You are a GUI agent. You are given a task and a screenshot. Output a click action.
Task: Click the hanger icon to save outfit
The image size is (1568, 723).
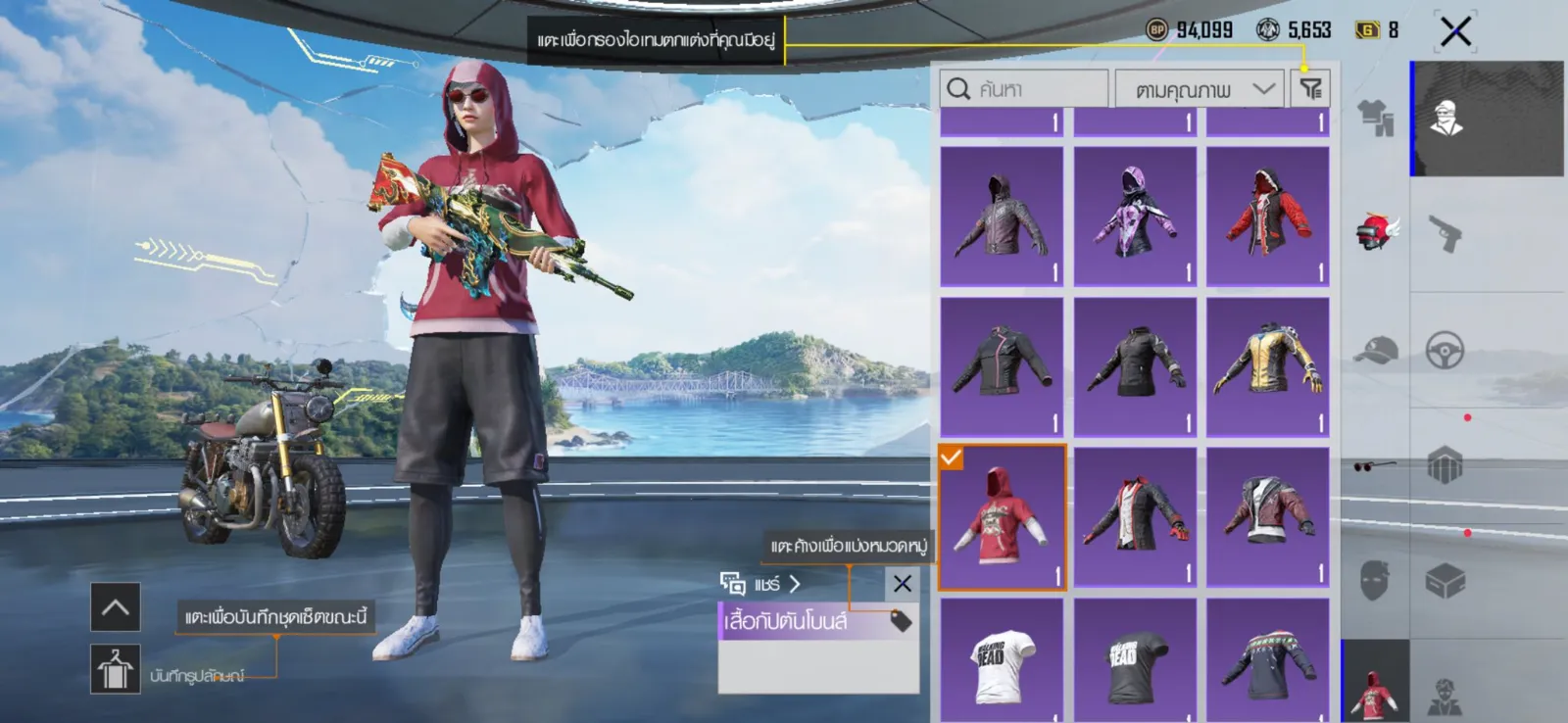(116, 669)
